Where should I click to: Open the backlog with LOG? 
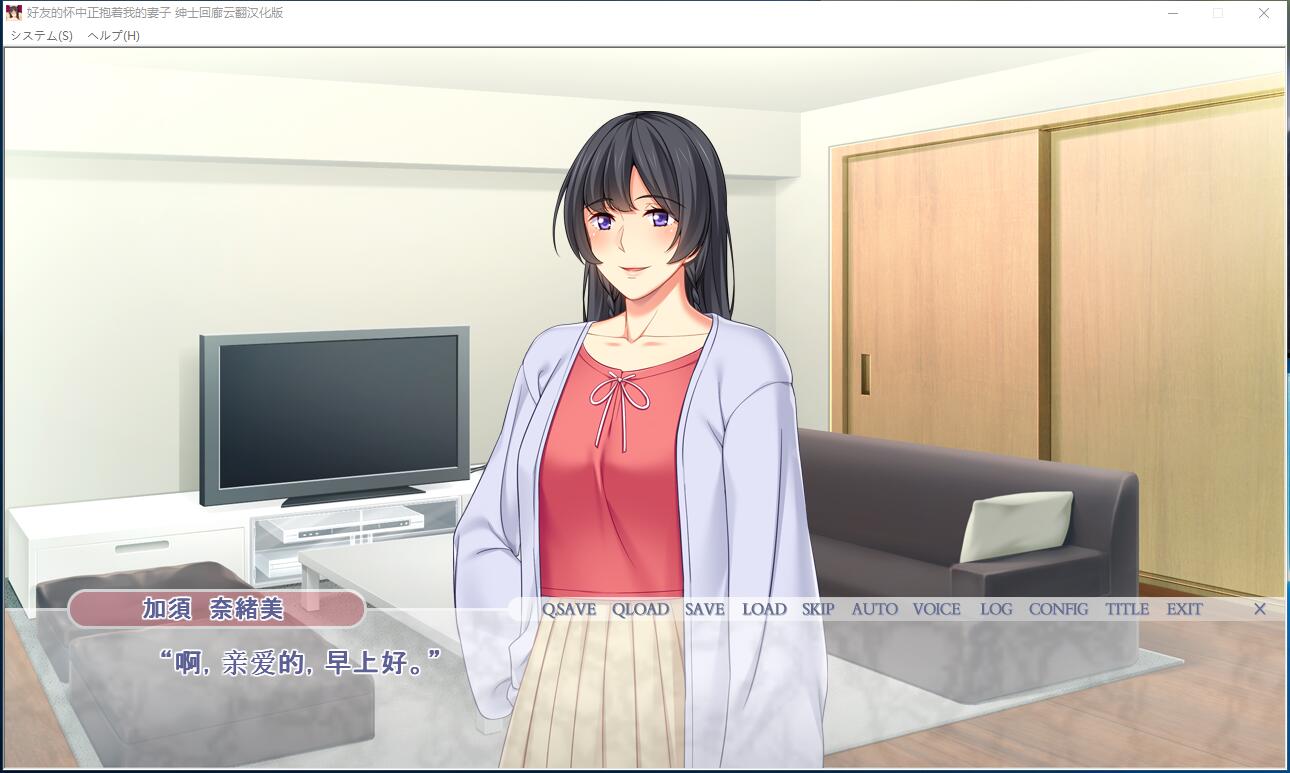996,609
